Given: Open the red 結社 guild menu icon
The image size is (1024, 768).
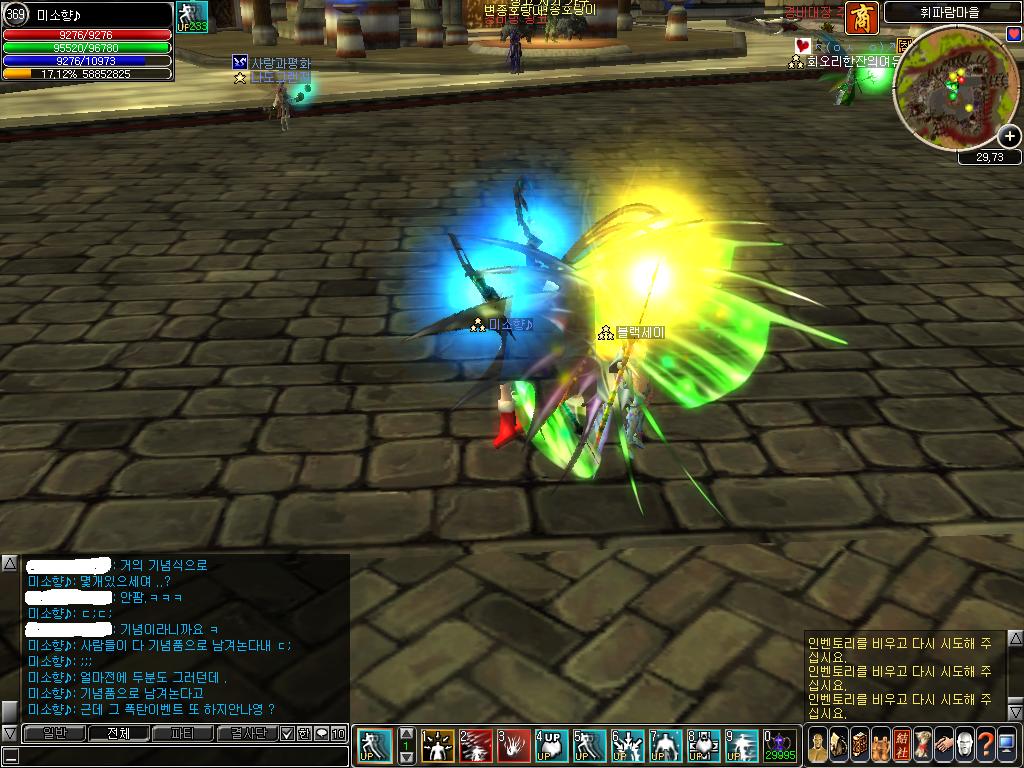Looking at the screenshot, I should [901, 744].
